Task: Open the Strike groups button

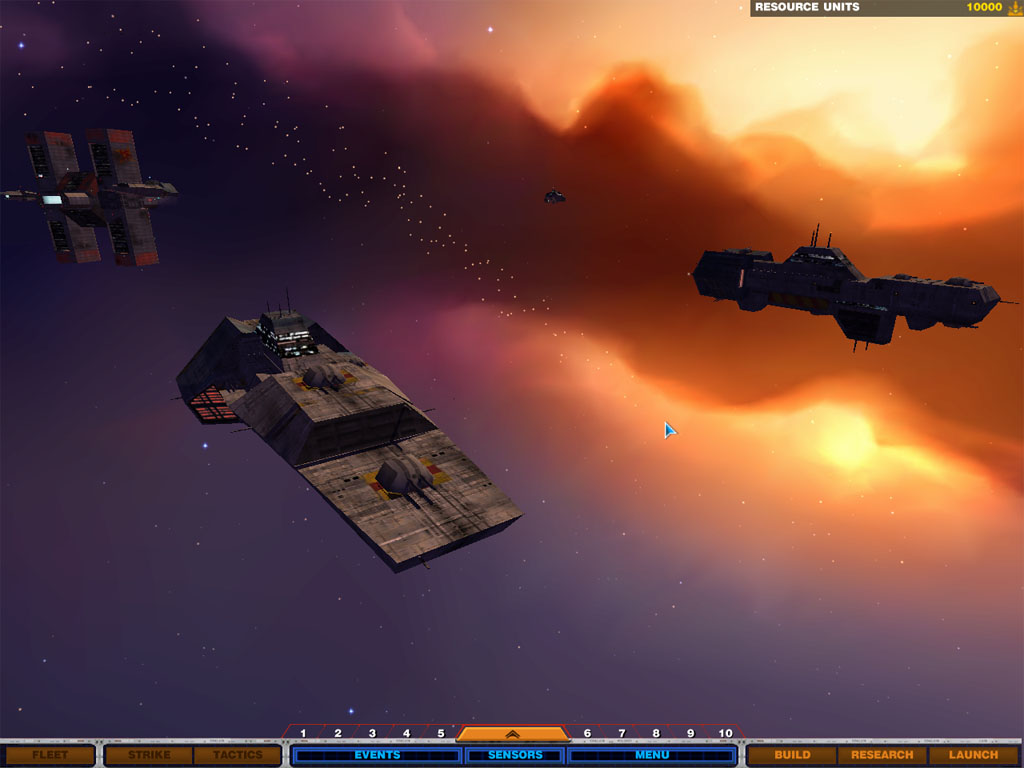Action: [x=149, y=755]
